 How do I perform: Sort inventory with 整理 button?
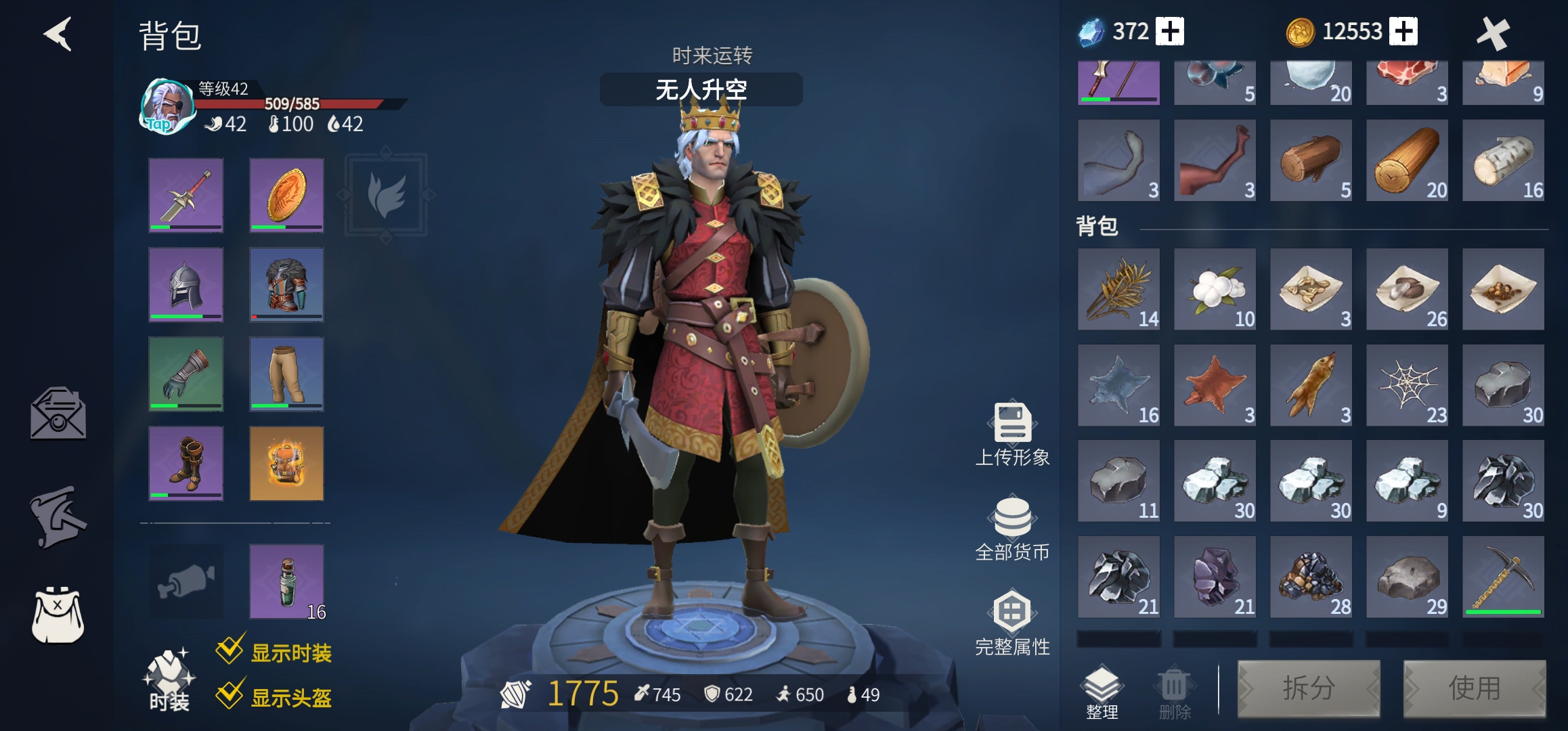tap(1102, 691)
